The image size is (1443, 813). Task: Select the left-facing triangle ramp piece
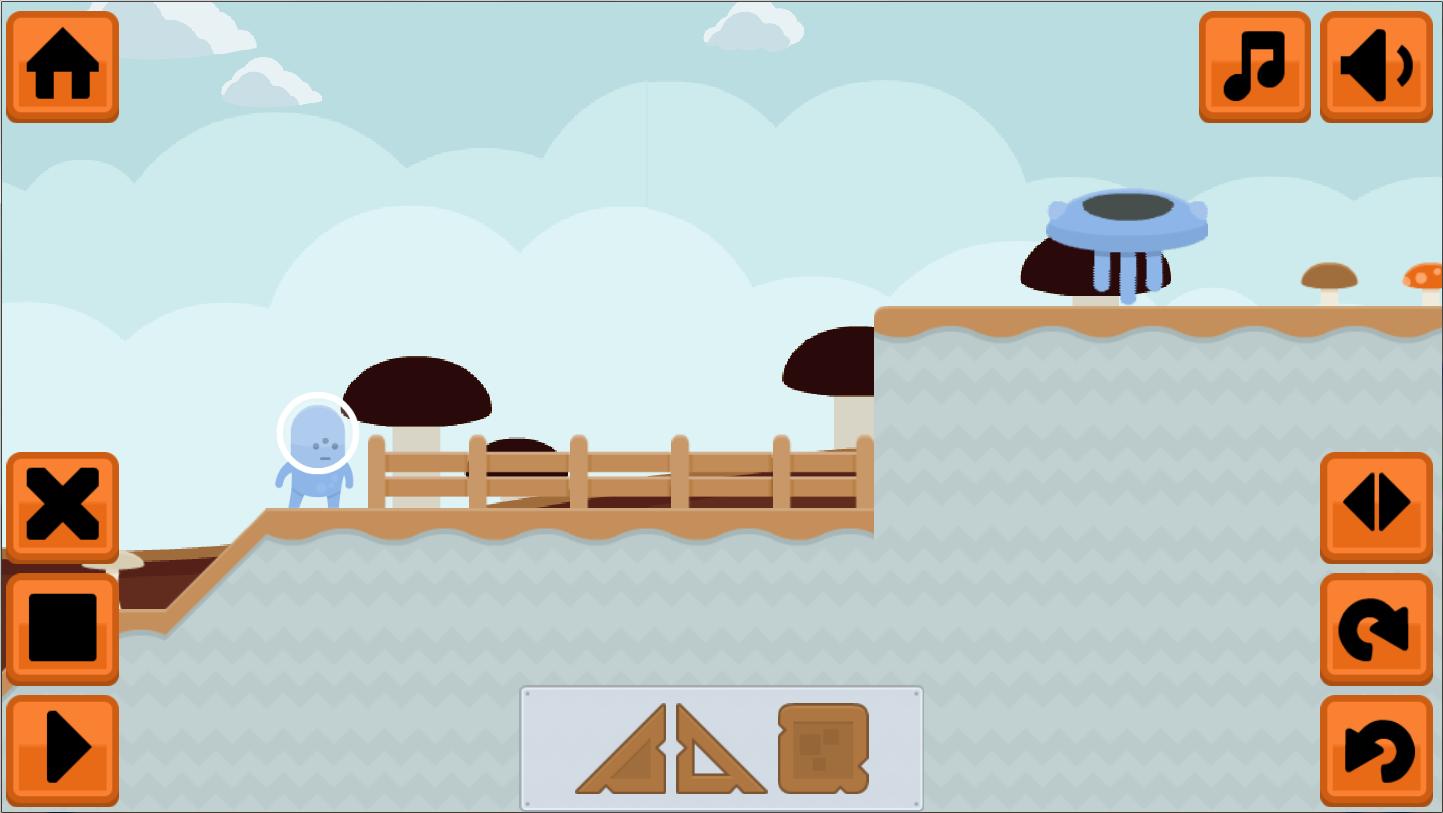click(625, 753)
